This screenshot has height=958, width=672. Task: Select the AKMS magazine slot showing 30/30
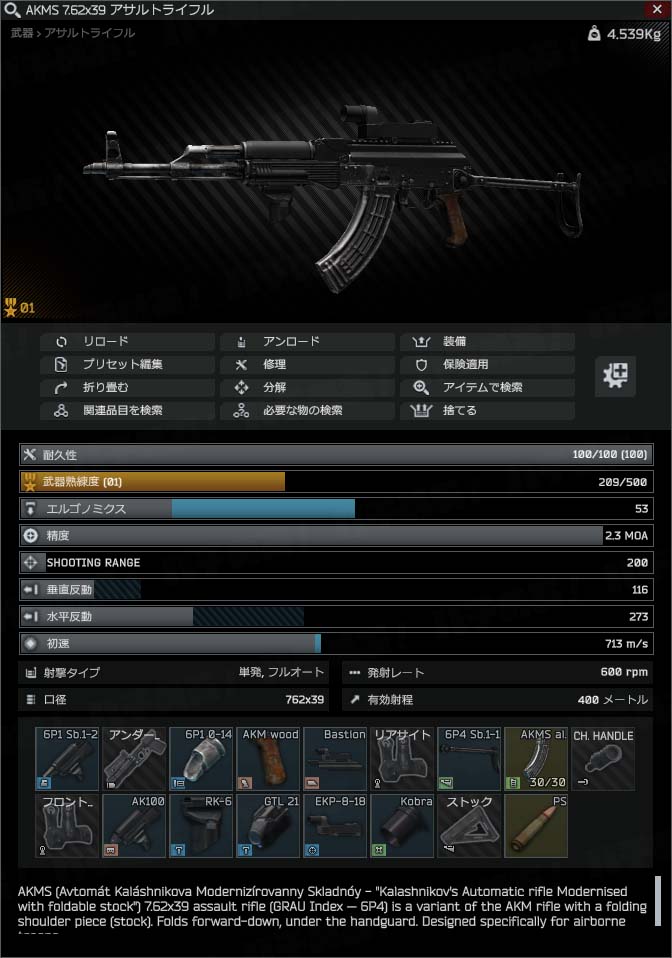536,759
